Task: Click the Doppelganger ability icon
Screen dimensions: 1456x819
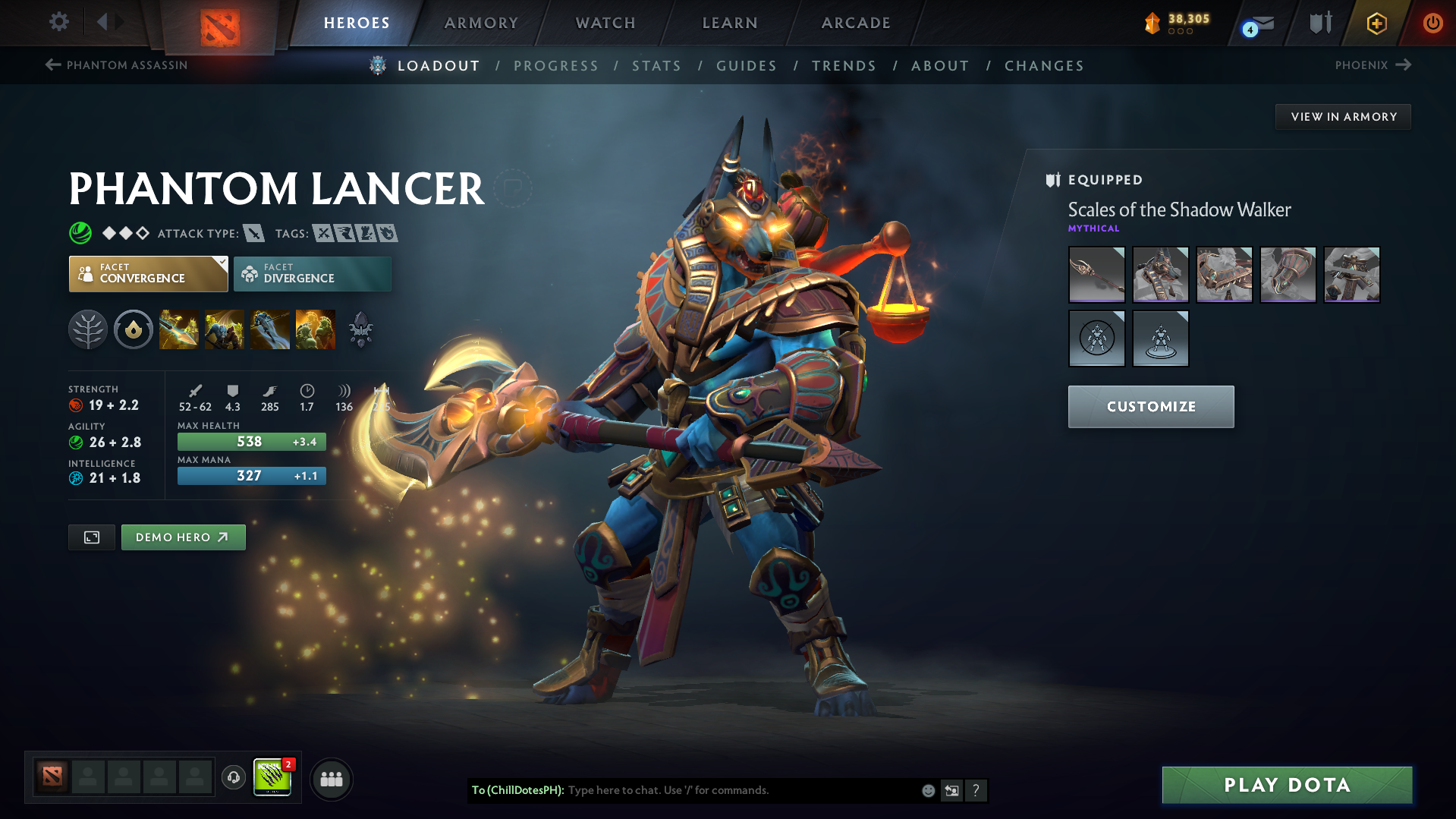Action: [x=225, y=329]
